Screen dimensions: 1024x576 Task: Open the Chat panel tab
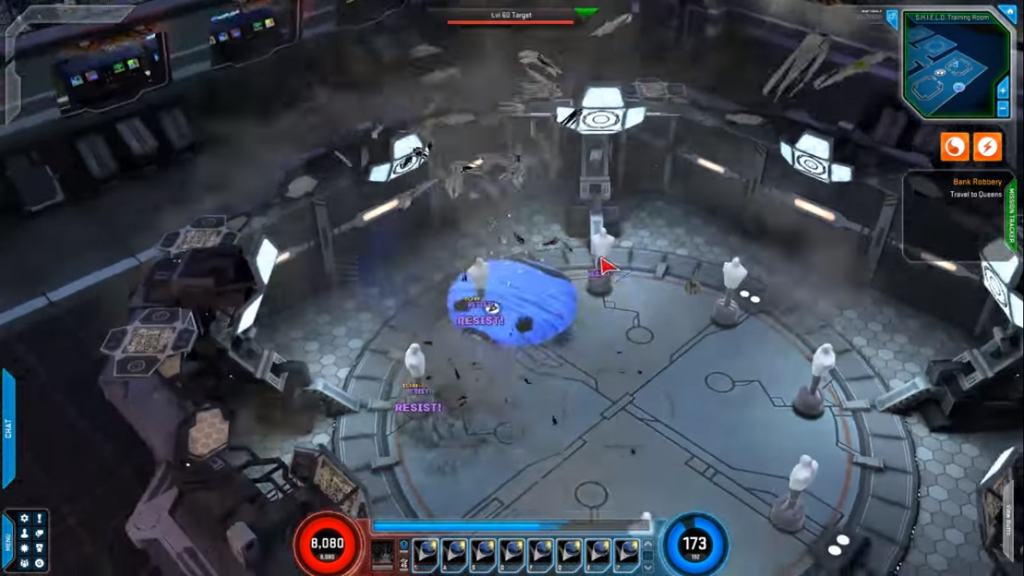pyautogui.click(x=8, y=428)
